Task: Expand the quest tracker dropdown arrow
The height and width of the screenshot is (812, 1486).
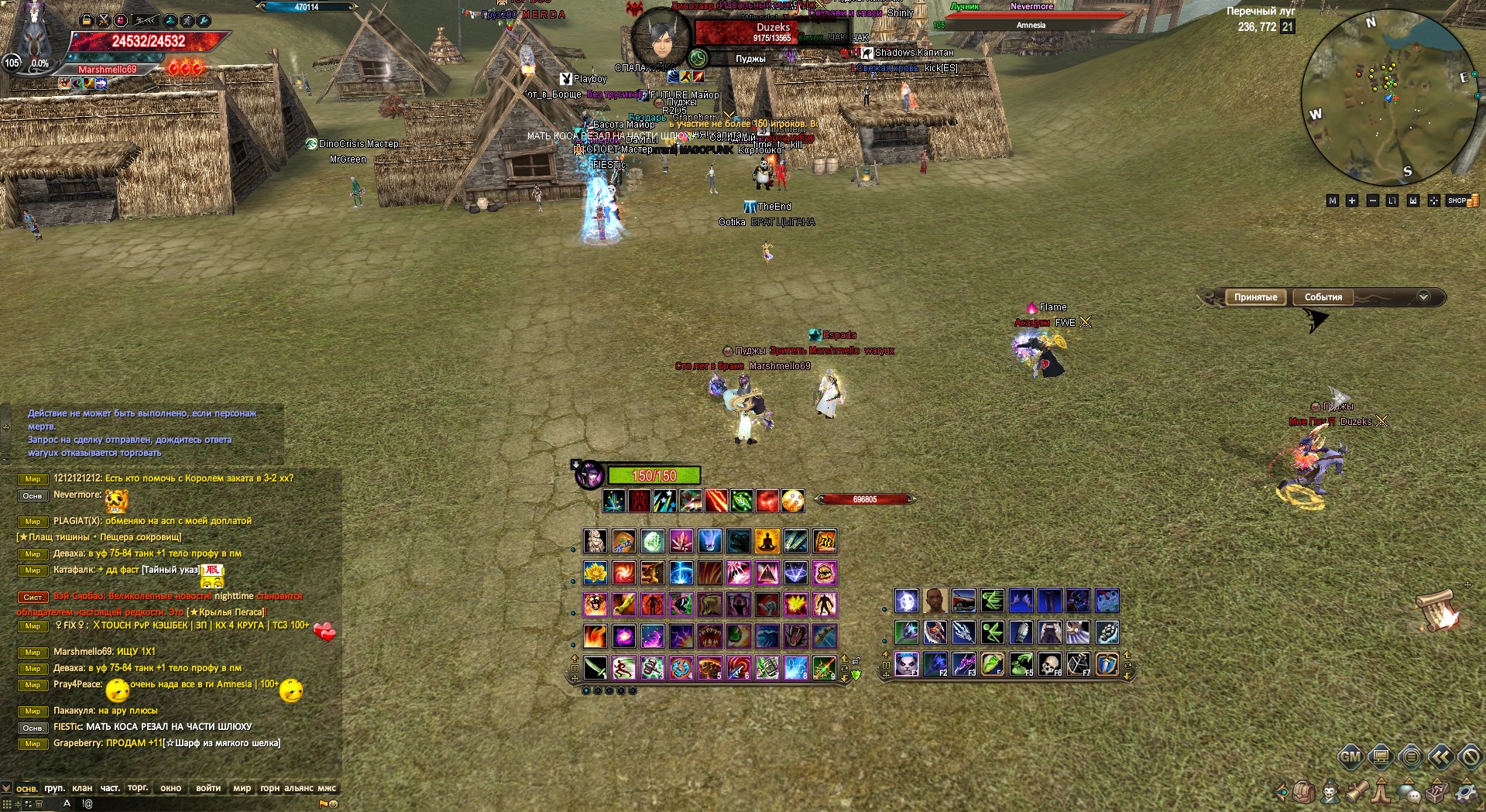Action: pyautogui.click(x=1423, y=297)
